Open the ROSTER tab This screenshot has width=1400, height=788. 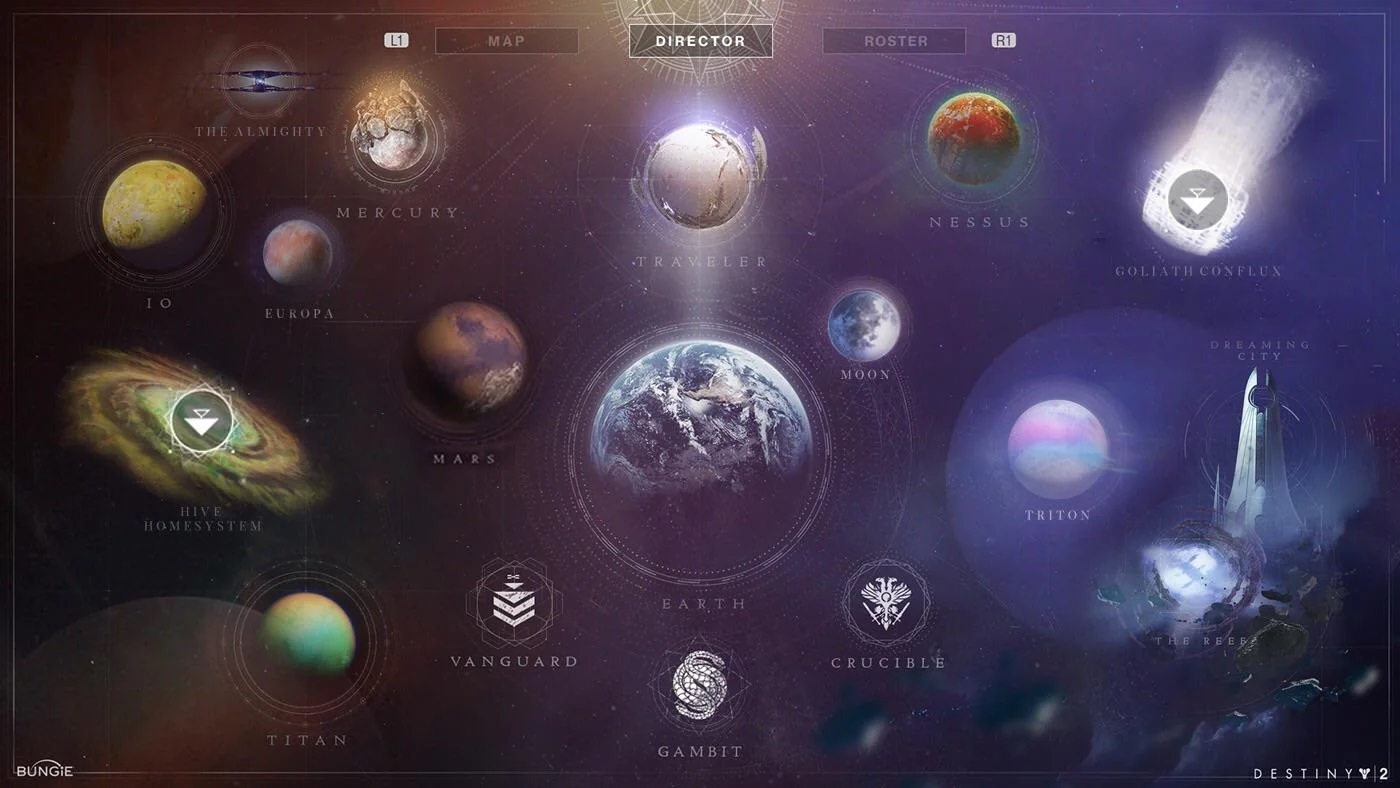(x=893, y=40)
